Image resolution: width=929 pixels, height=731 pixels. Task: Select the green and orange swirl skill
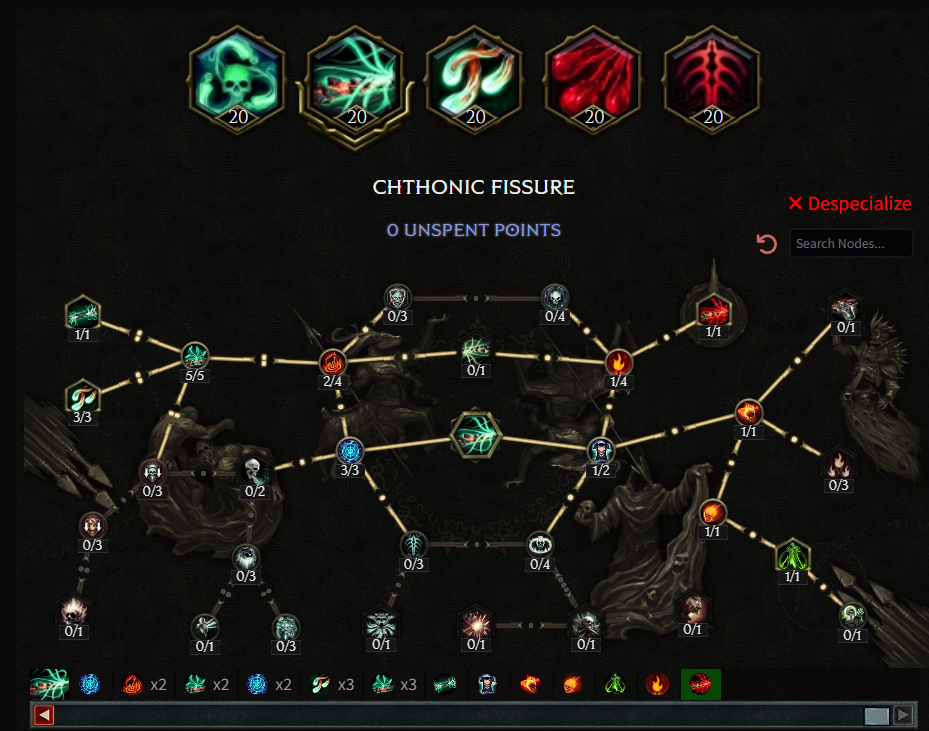(475, 80)
